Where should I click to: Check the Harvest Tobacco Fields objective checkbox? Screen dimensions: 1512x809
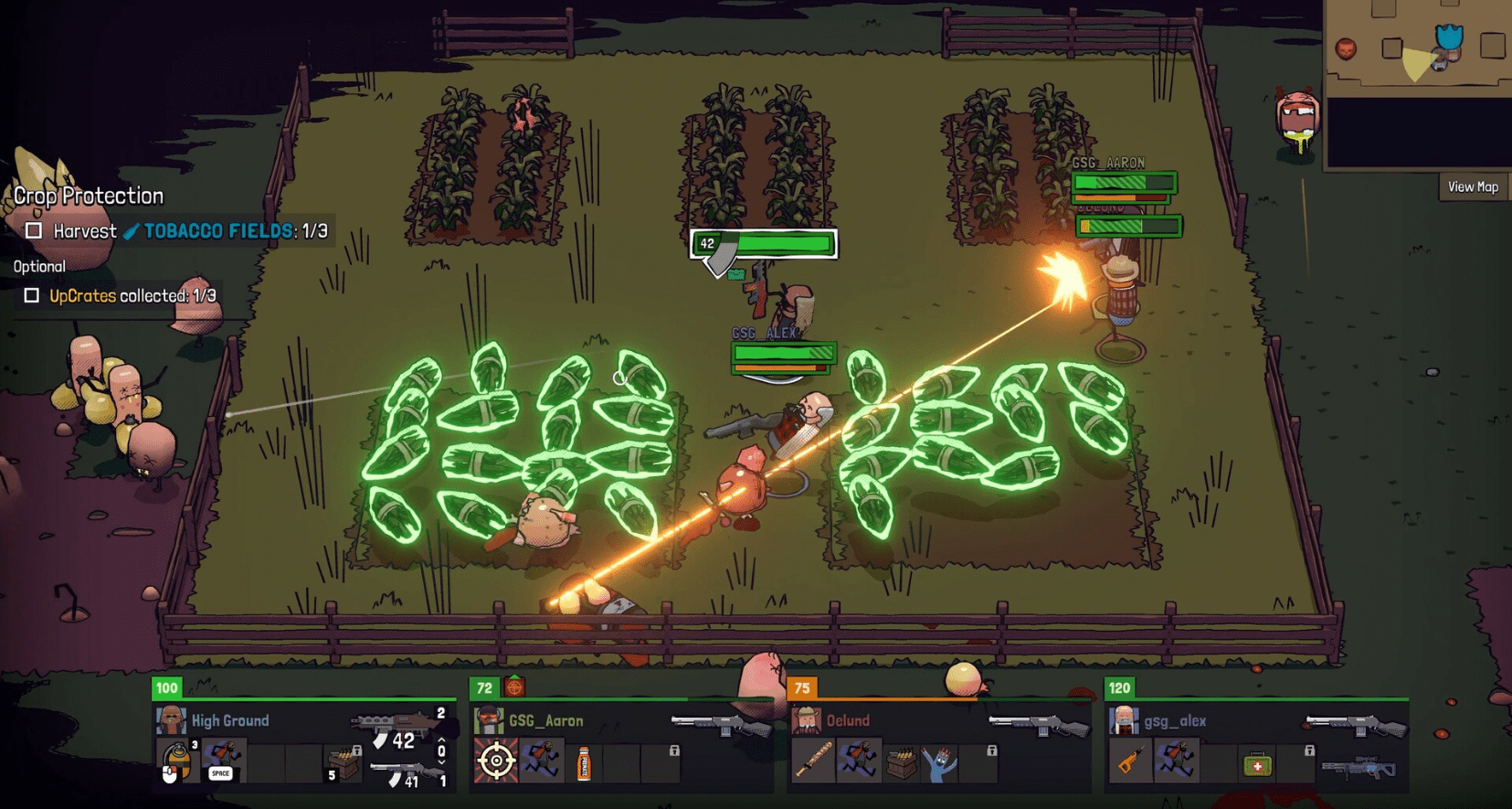[x=33, y=231]
